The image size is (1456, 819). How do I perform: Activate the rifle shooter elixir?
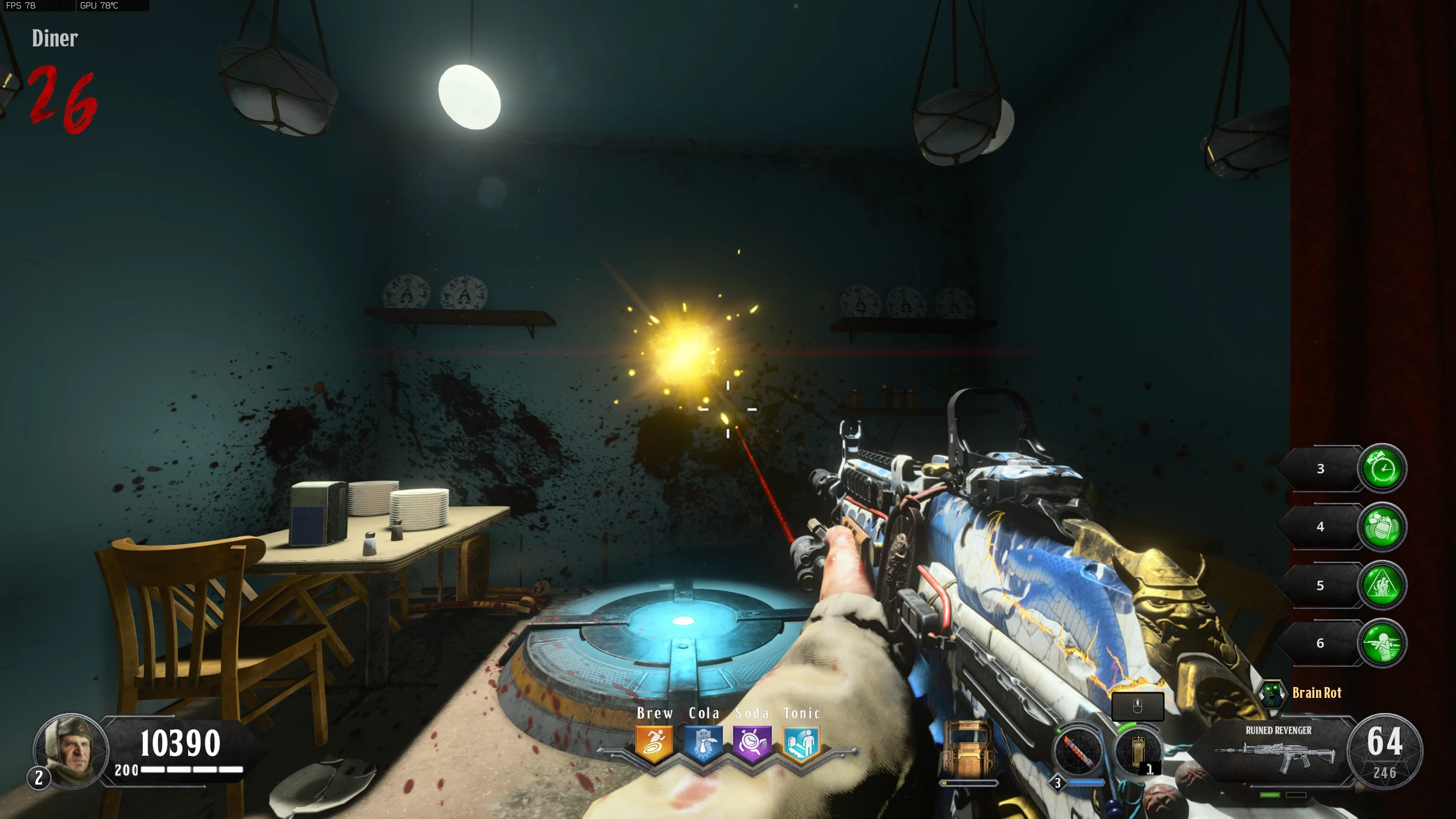tap(1382, 643)
